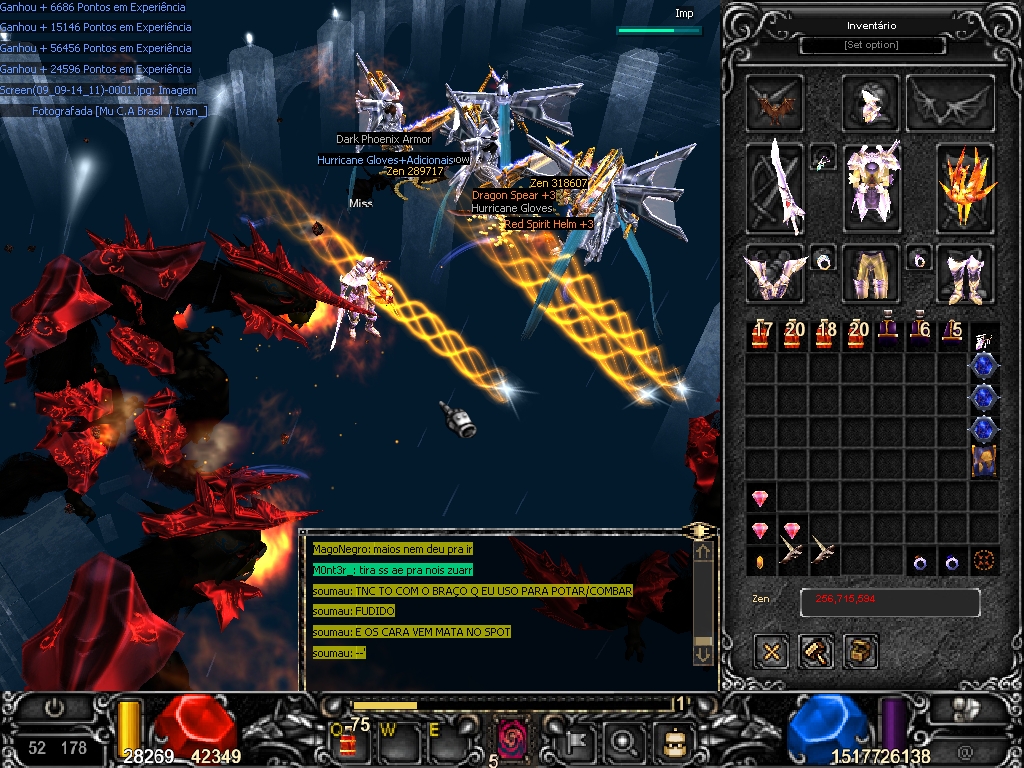Select the equipped sword weapon slot
Viewport: 1024px width, 768px height.
coord(776,188)
